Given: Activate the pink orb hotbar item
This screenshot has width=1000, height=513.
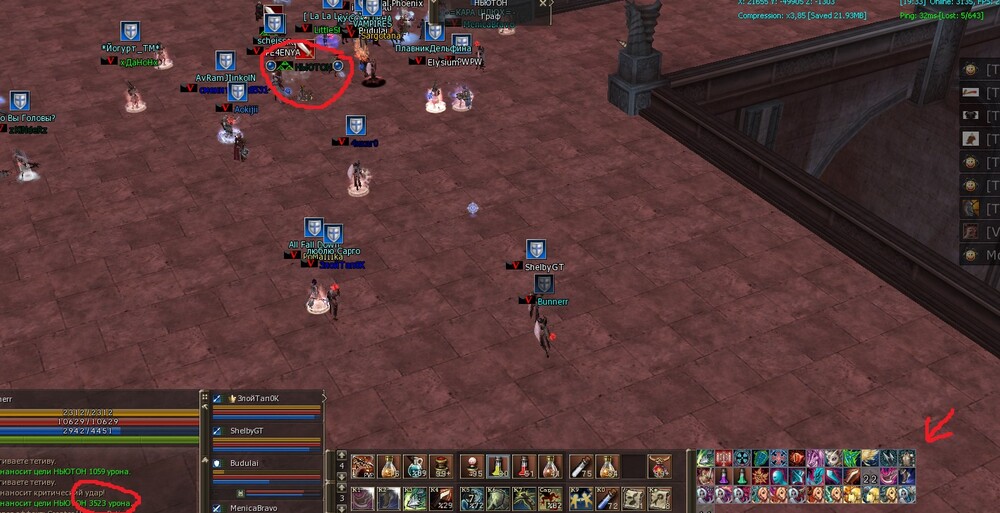Looking at the screenshot, I should 470,464.
